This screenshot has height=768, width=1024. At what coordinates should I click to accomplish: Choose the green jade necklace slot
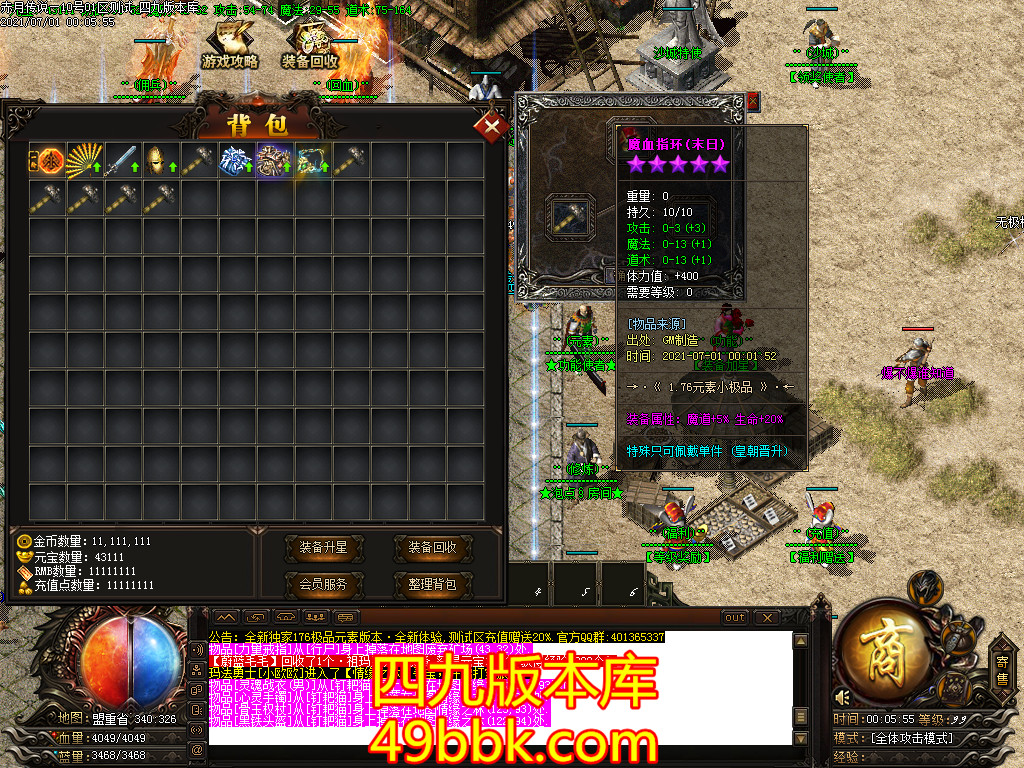click(x=313, y=161)
